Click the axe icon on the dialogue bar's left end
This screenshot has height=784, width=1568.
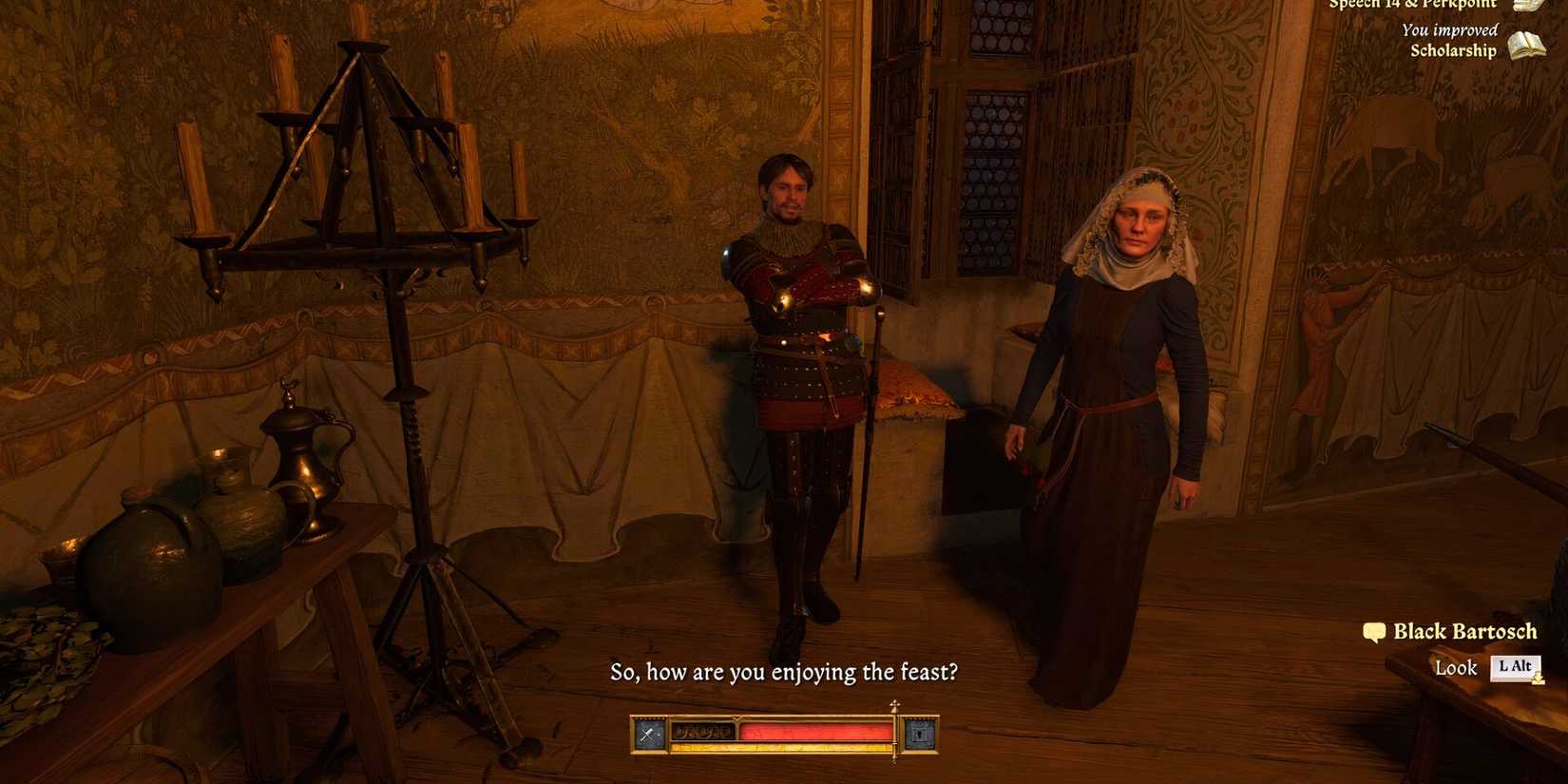click(647, 732)
